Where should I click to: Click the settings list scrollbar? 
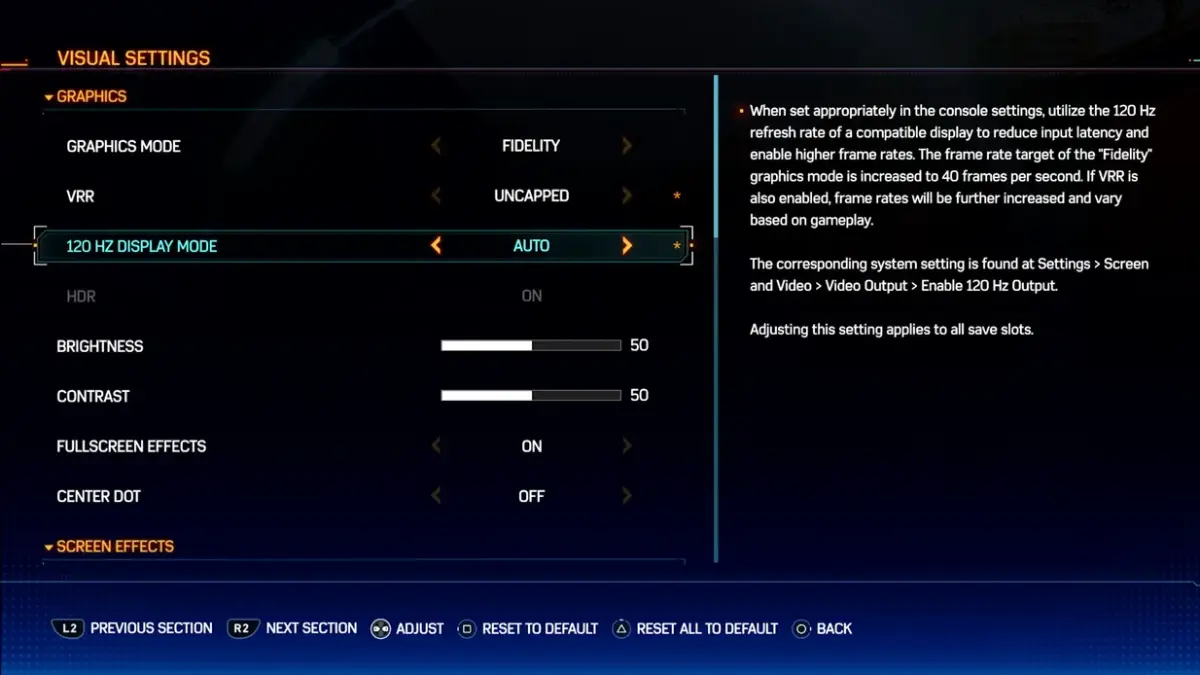[716, 318]
